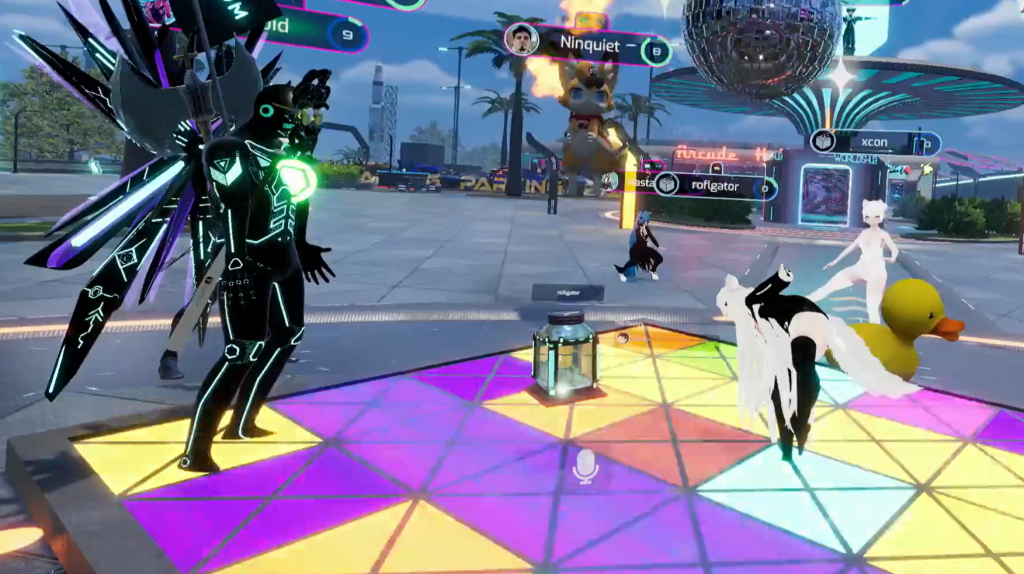Image resolution: width=1024 pixels, height=574 pixels.
Task: Open Ninquiet's player nameplate
Action: point(590,45)
